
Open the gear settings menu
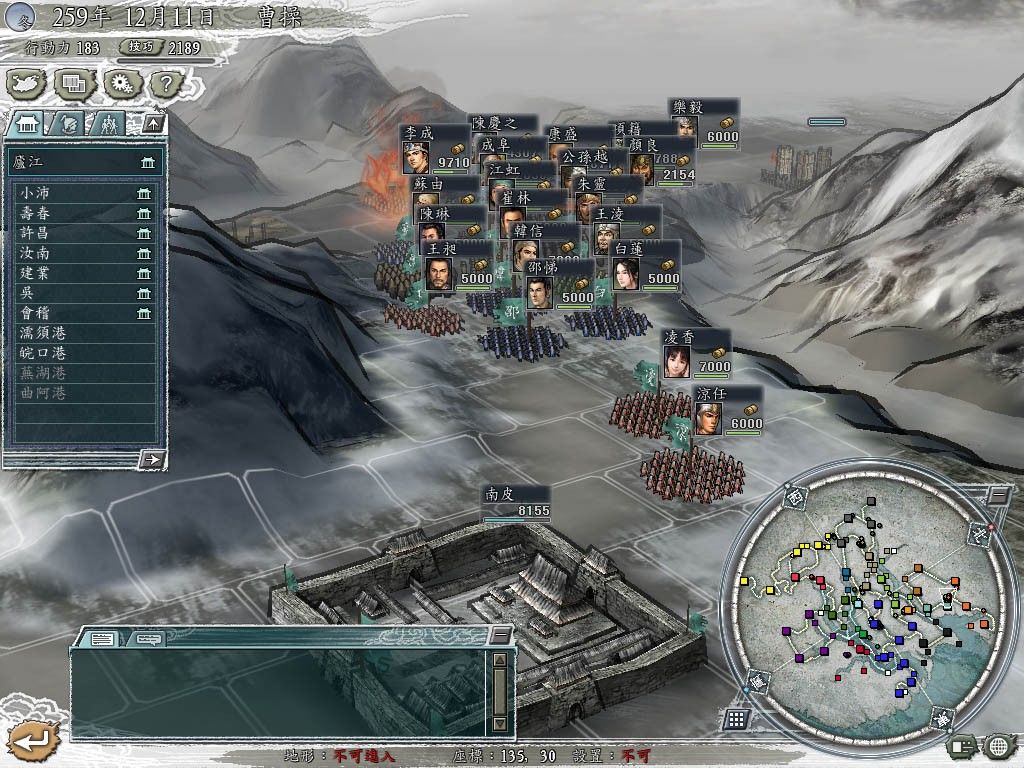(x=121, y=84)
